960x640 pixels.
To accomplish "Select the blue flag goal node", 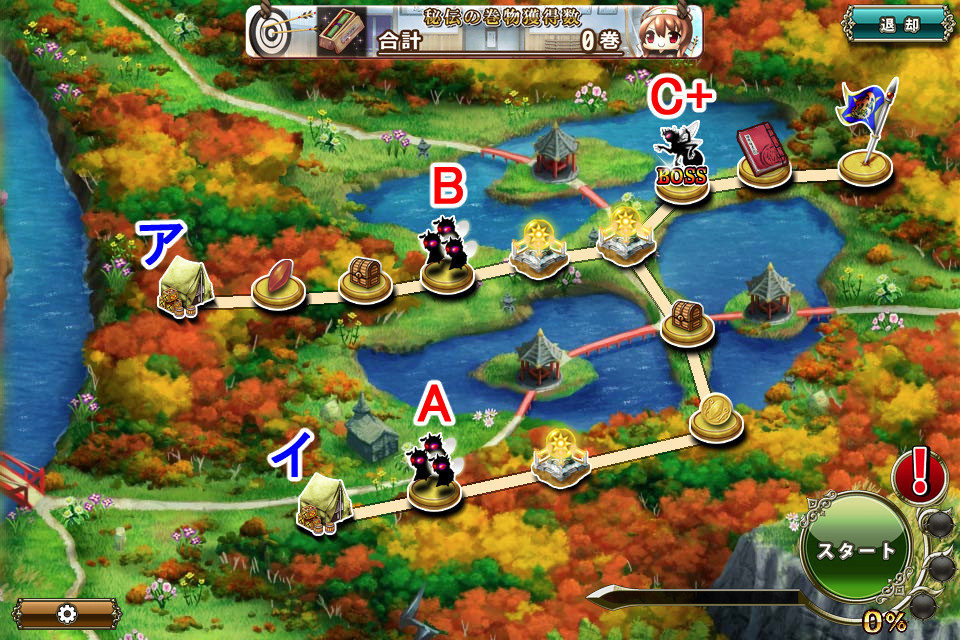I will click(865, 138).
